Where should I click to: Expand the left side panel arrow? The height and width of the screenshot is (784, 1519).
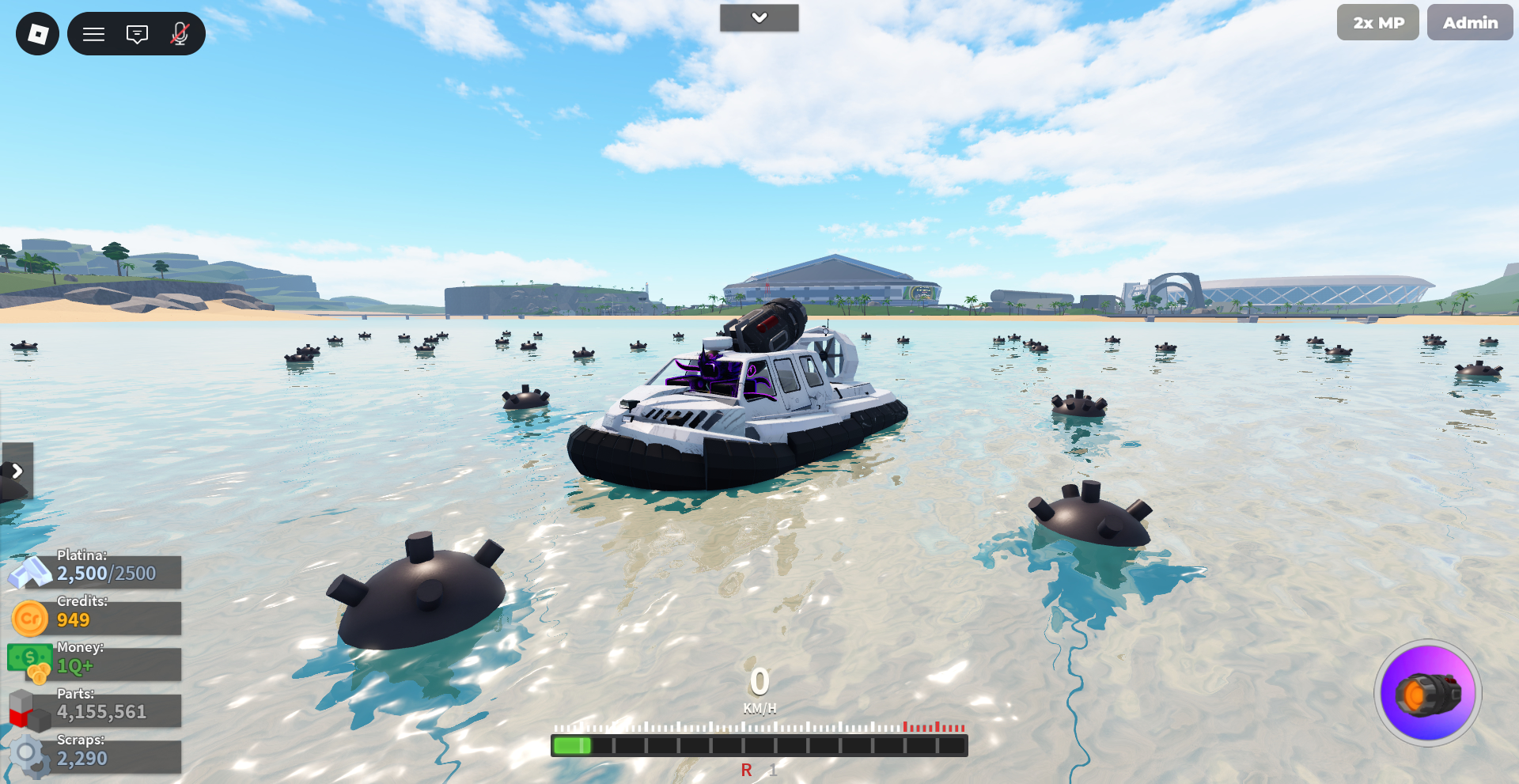(x=17, y=471)
